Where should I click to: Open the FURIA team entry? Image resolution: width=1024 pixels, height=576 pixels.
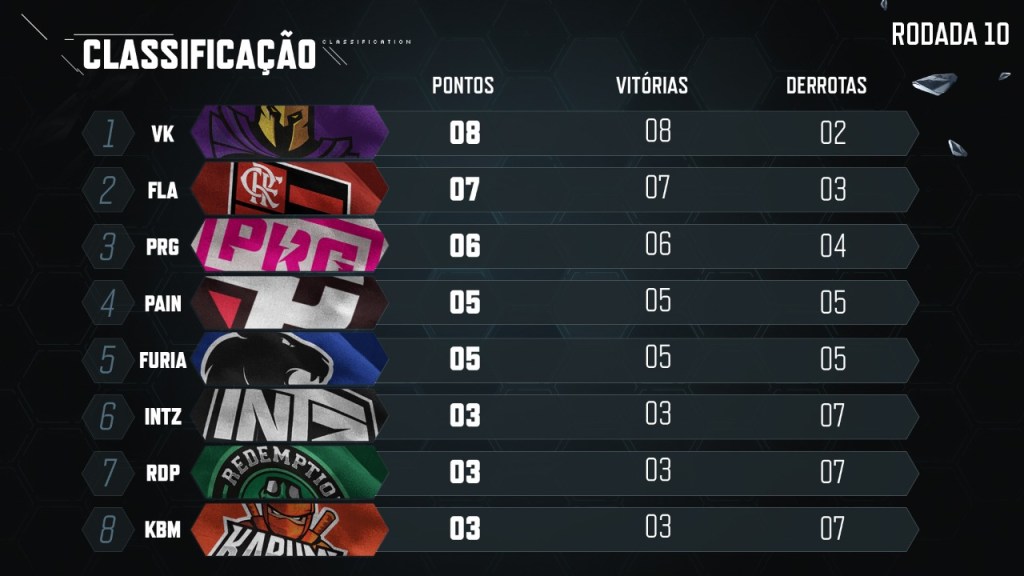pyautogui.click(x=500, y=359)
